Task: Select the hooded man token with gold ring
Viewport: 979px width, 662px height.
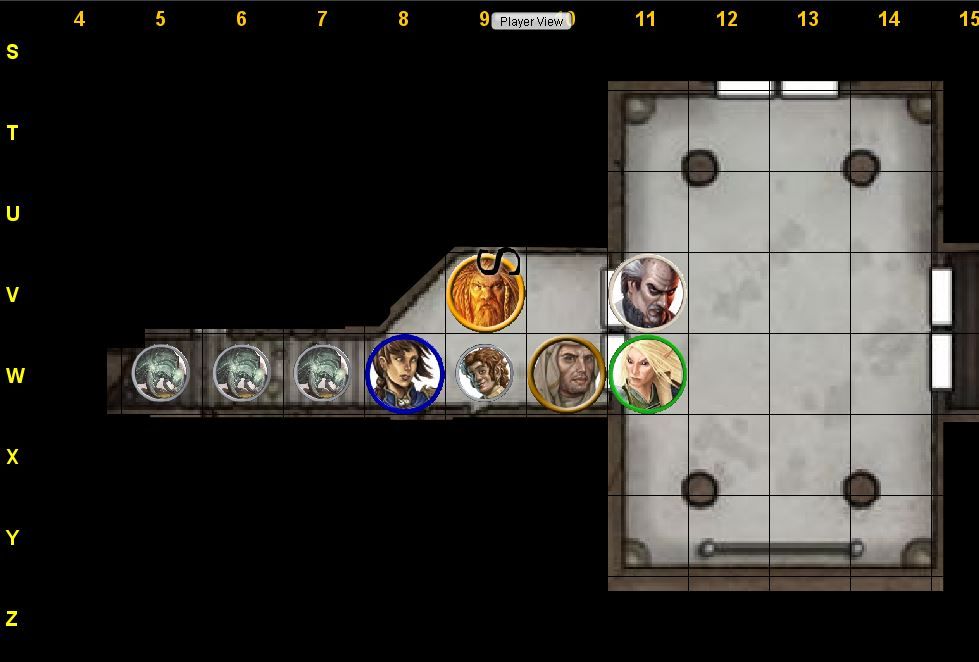Action: tap(566, 374)
